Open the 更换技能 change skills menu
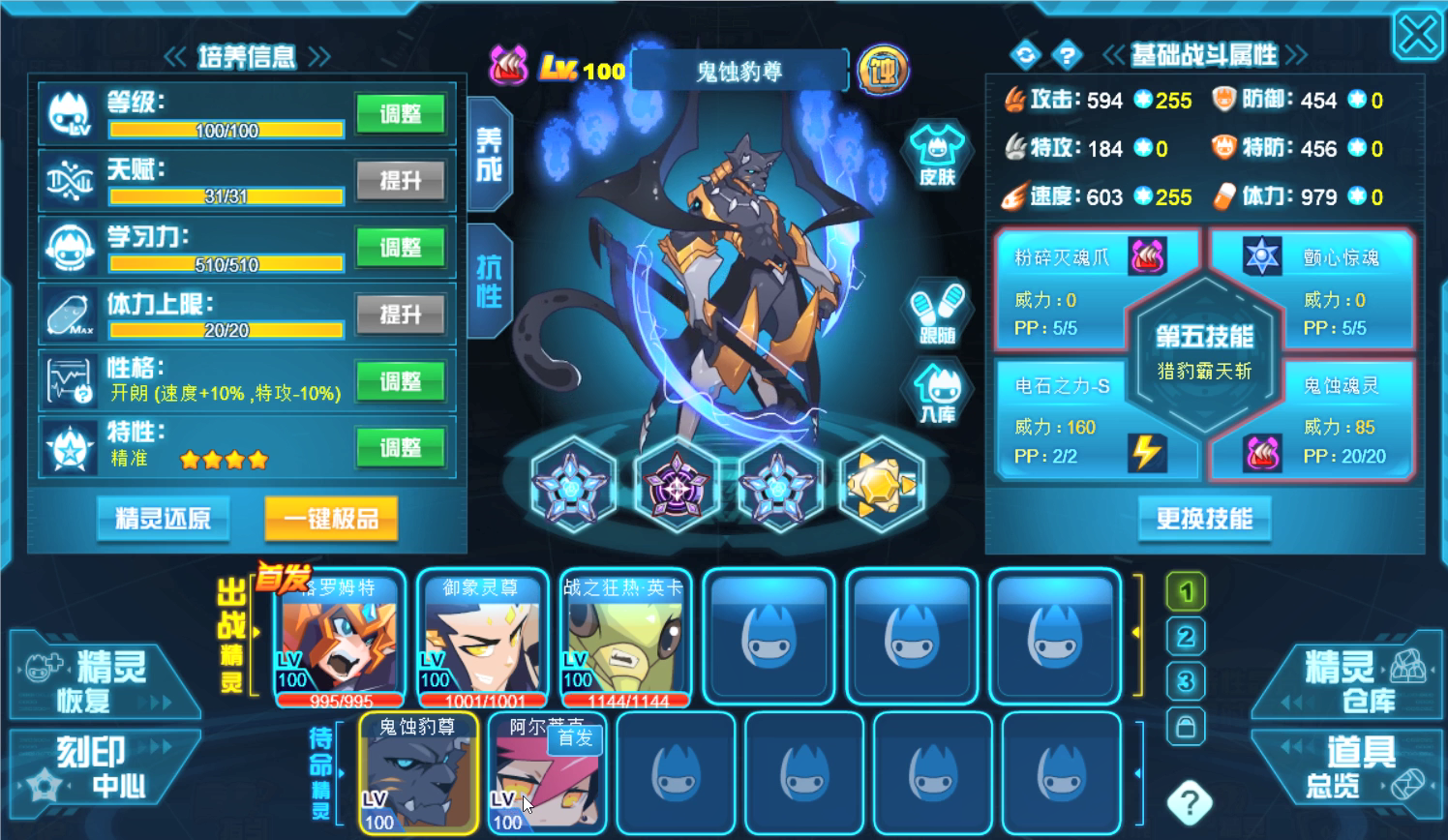Screen dimensions: 1448x840 coord(1204,519)
